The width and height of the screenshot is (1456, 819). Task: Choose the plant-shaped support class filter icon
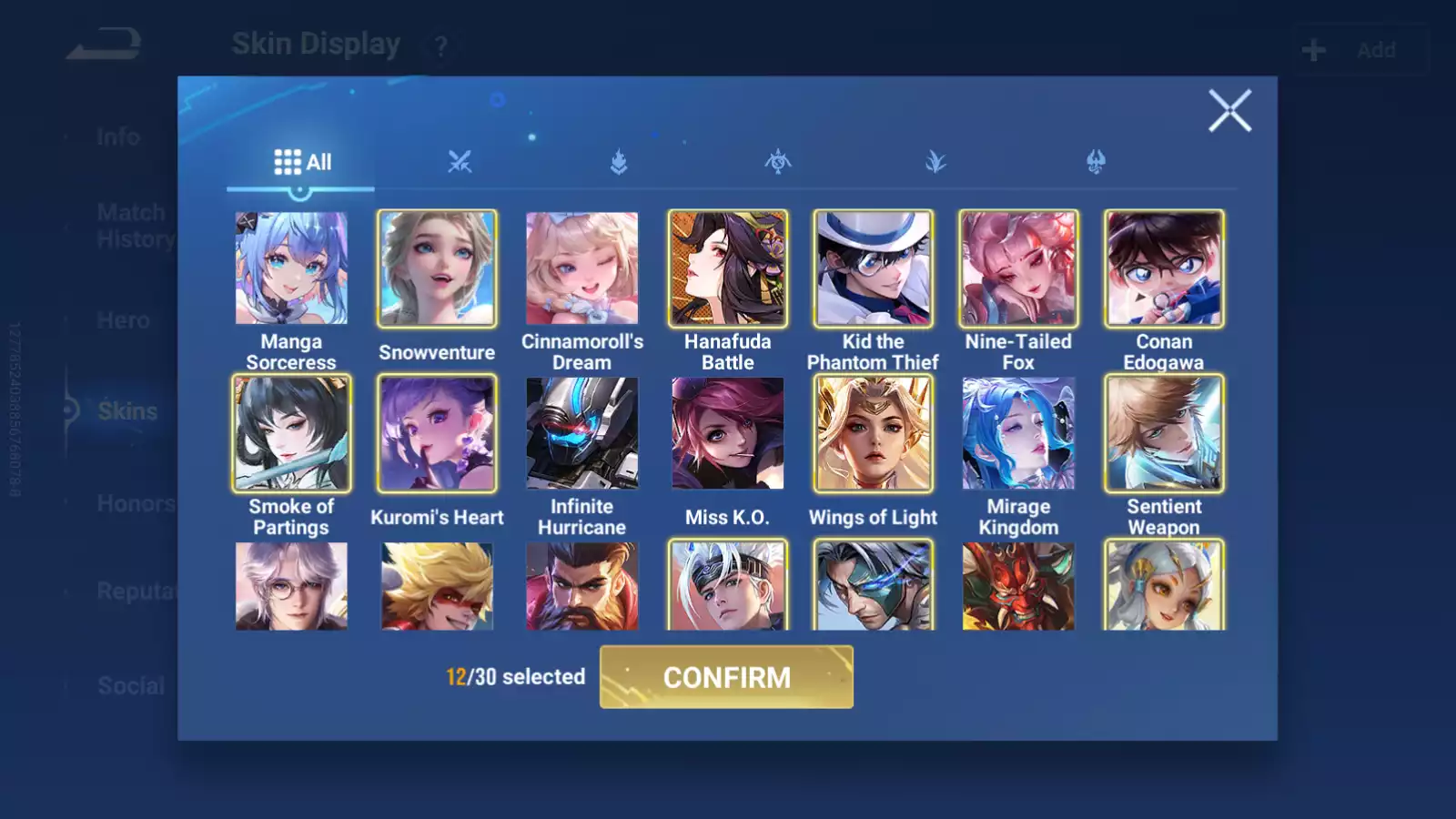[937, 164]
